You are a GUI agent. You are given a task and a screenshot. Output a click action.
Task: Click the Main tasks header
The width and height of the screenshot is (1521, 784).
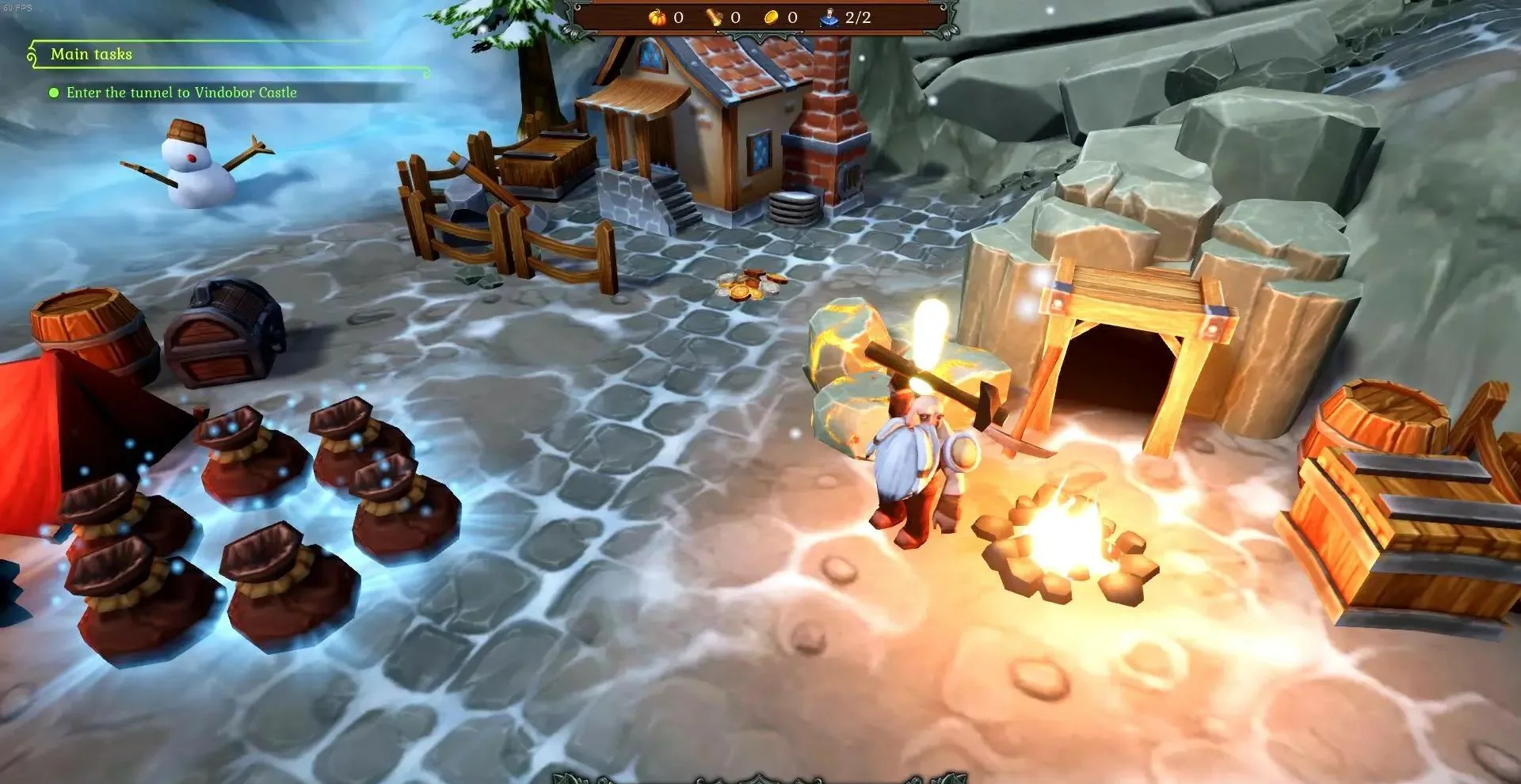(x=91, y=54)
